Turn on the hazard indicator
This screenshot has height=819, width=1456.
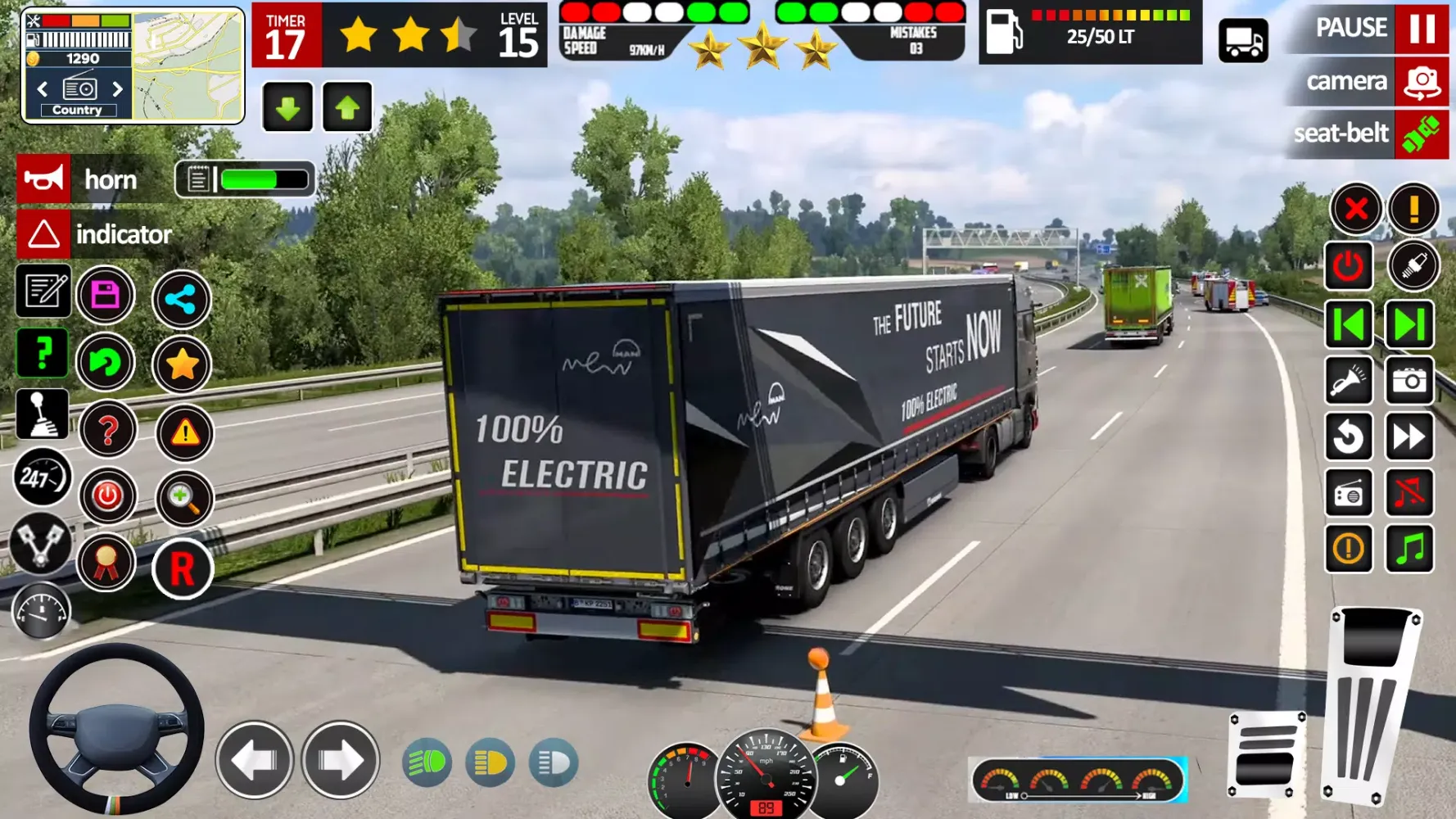tap(44, 234)
